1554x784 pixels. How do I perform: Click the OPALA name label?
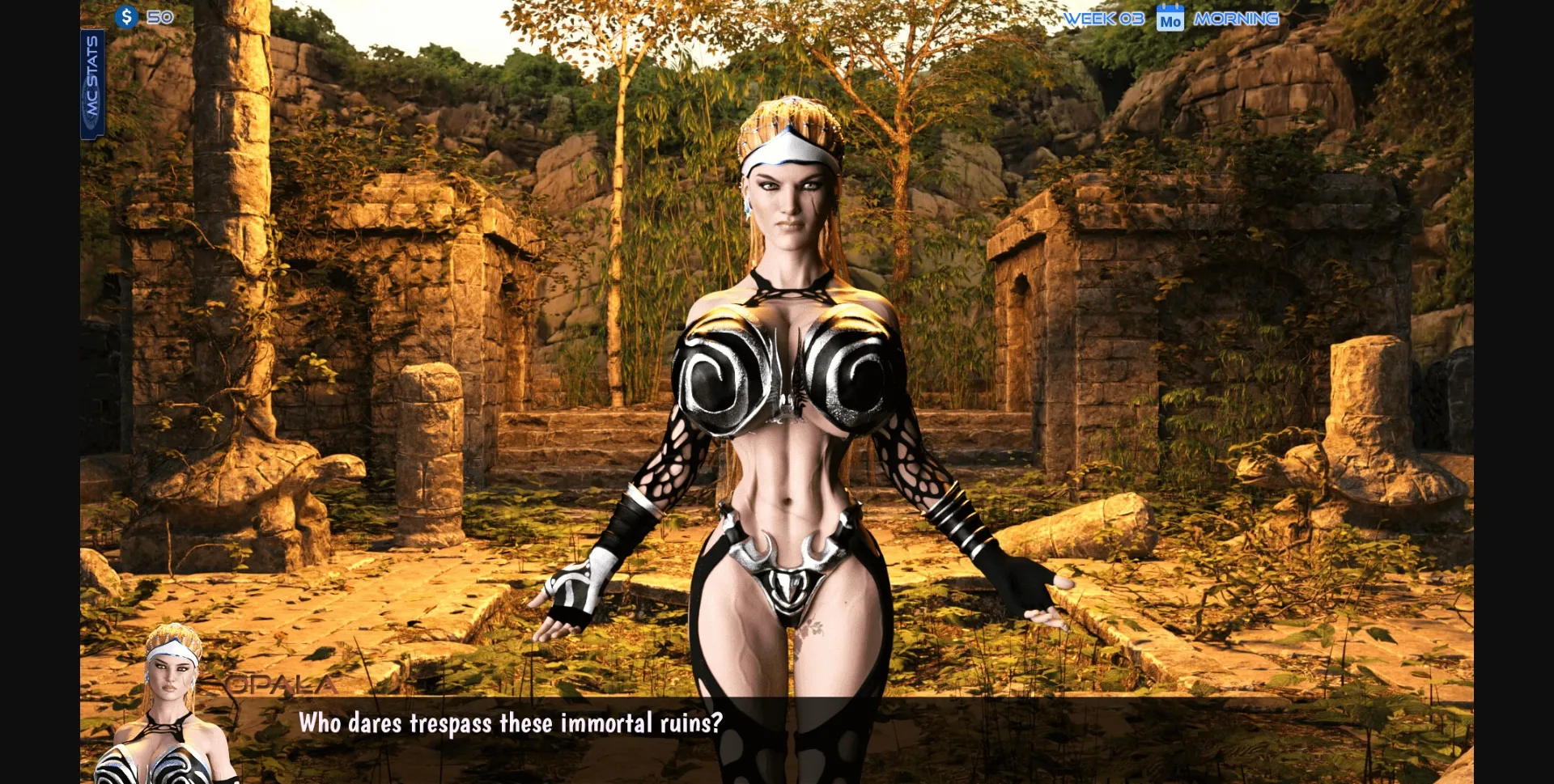(x=281, y=684)
